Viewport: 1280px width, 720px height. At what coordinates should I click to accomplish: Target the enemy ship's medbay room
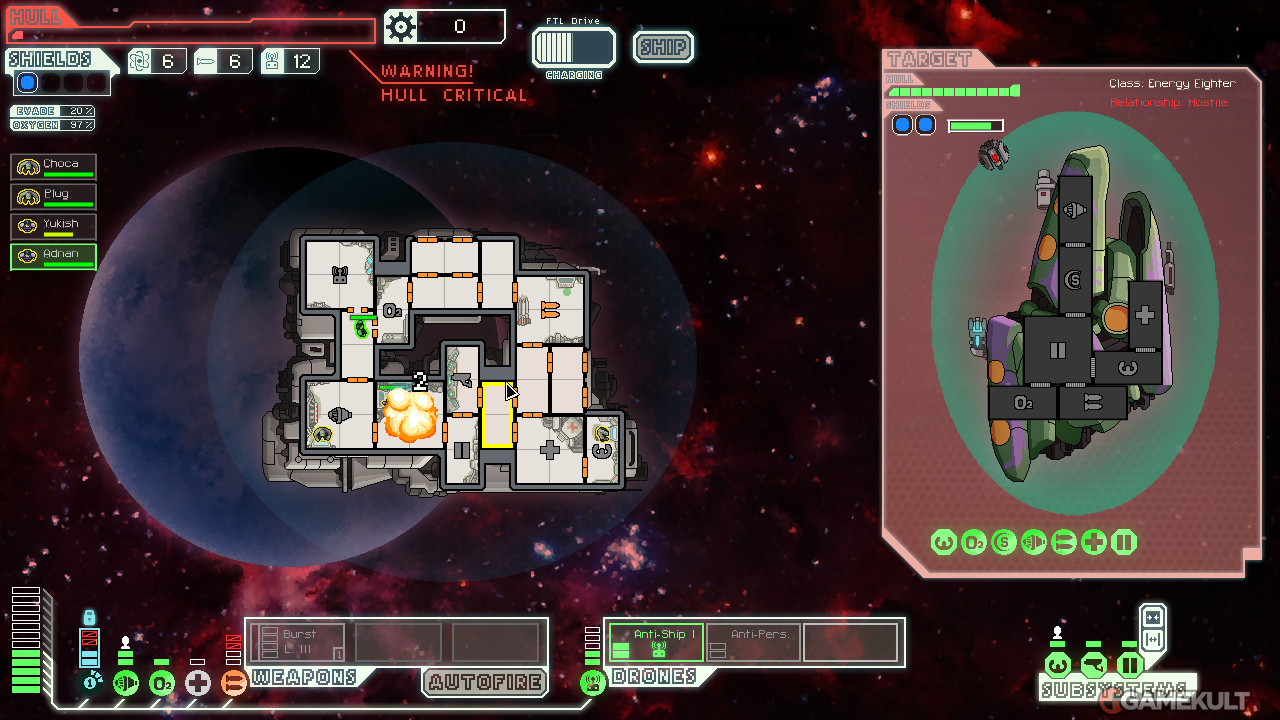[1144, 315]
